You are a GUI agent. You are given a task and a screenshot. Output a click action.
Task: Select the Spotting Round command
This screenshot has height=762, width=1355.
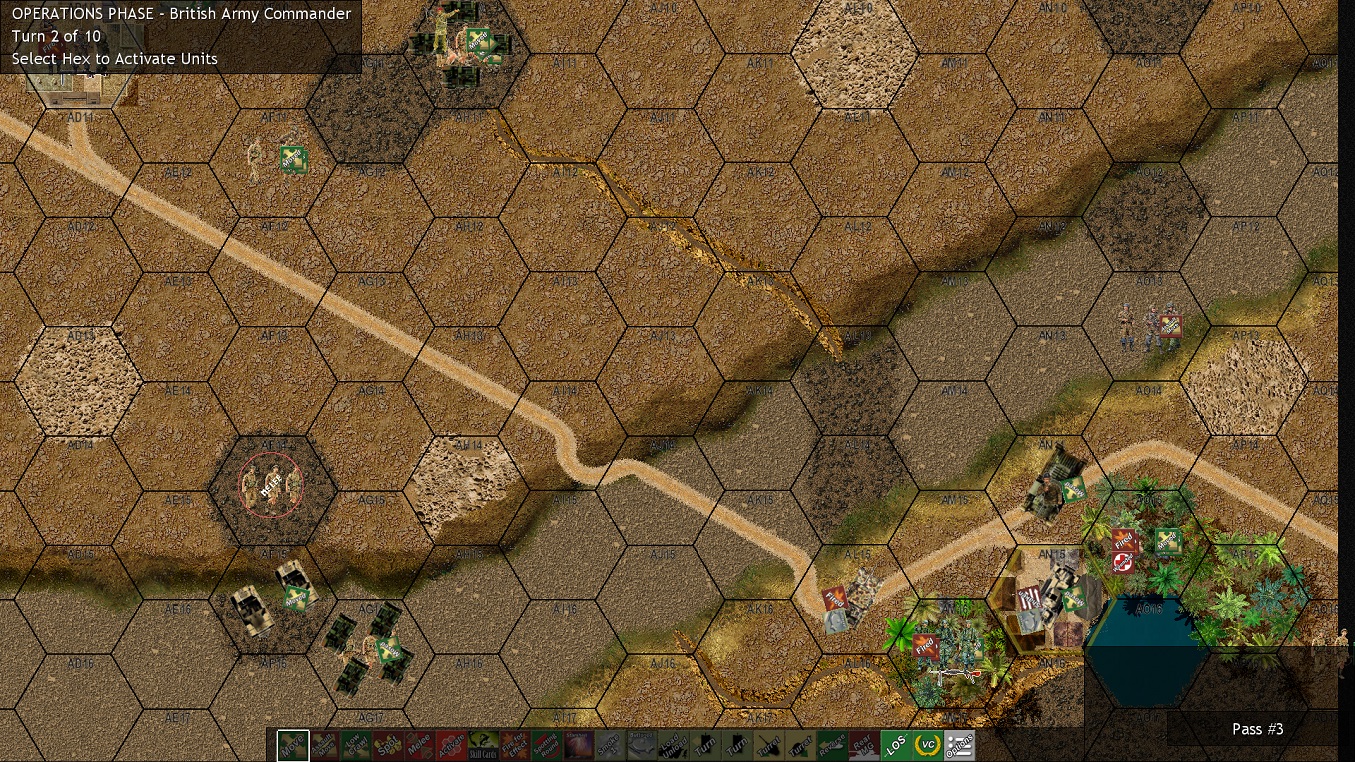(545, 745)
